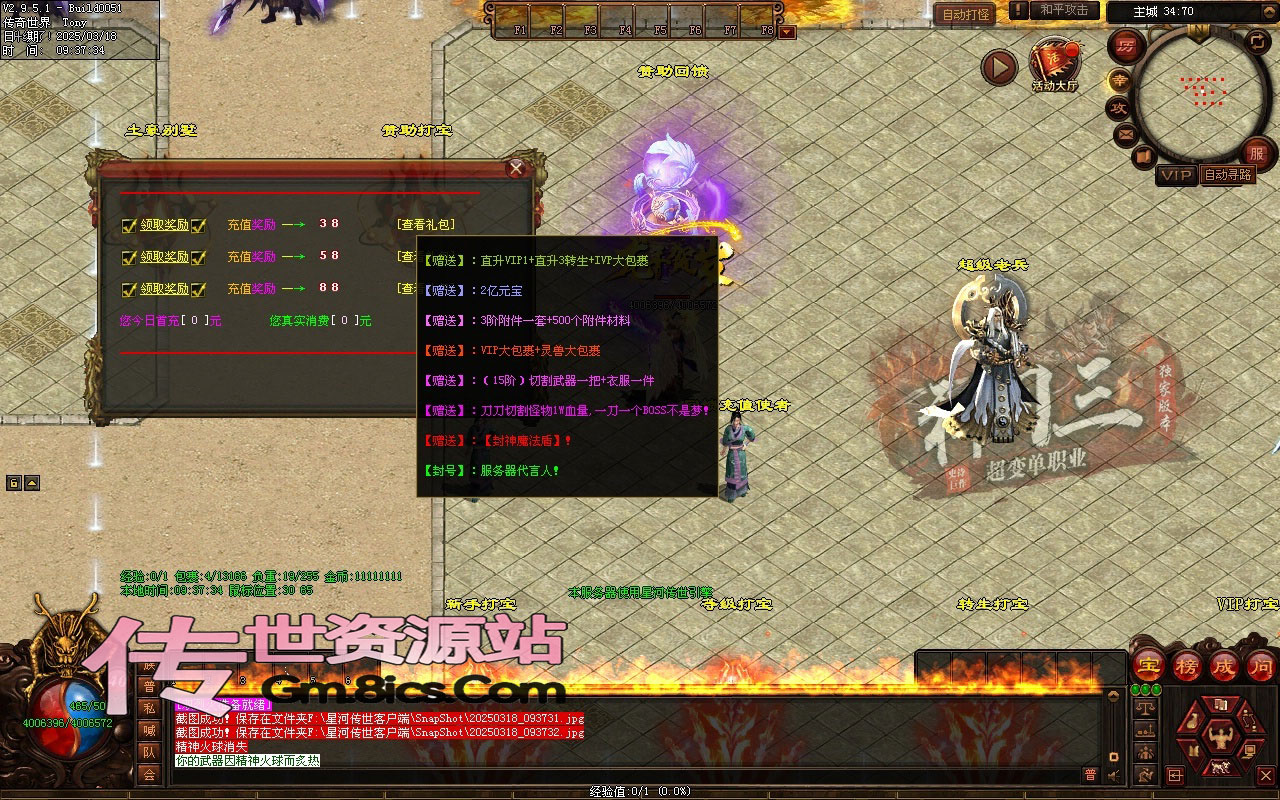
Task: Expand the hotkey bar dropdown arrow
Action: [787, 32]
